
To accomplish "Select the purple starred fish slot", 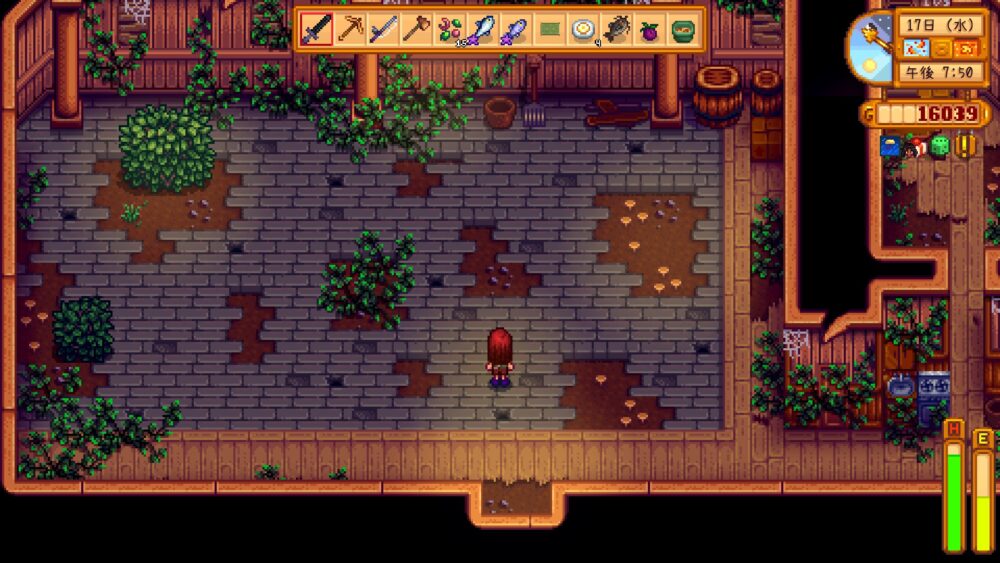I will (516, 29).
